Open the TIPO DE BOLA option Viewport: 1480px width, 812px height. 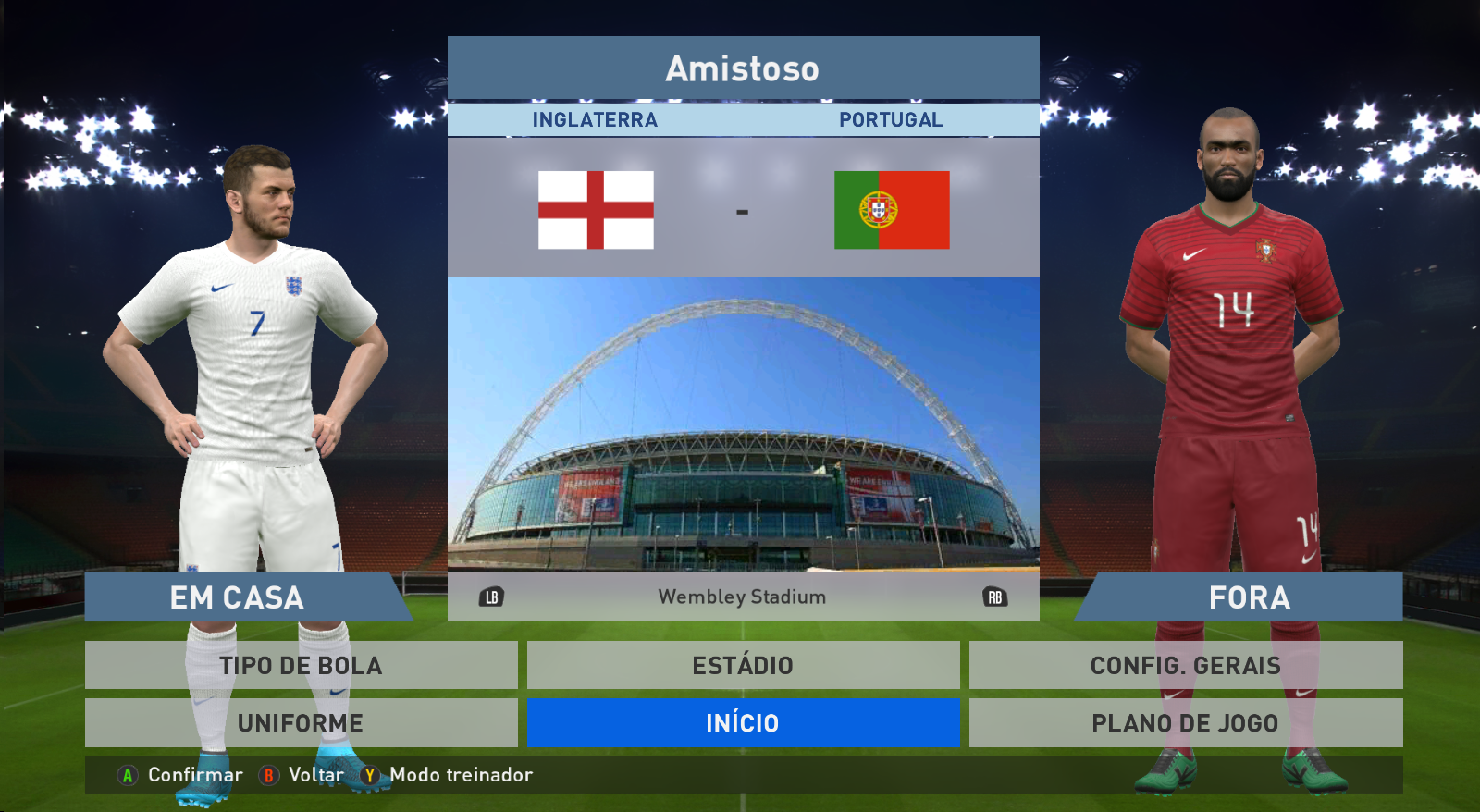pos(301,665)
